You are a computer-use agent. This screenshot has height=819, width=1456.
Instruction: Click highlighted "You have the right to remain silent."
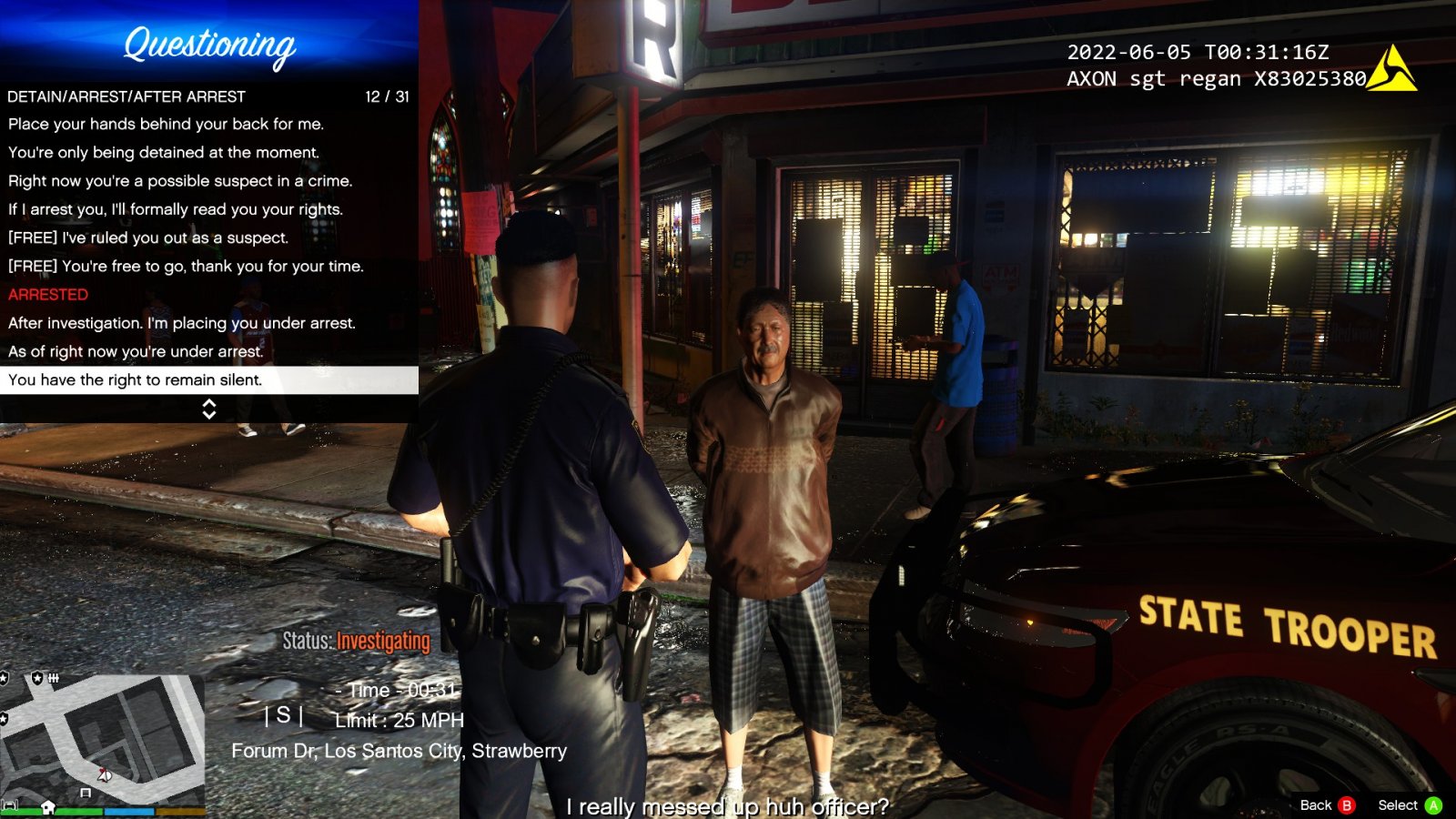tap(136, 380)
